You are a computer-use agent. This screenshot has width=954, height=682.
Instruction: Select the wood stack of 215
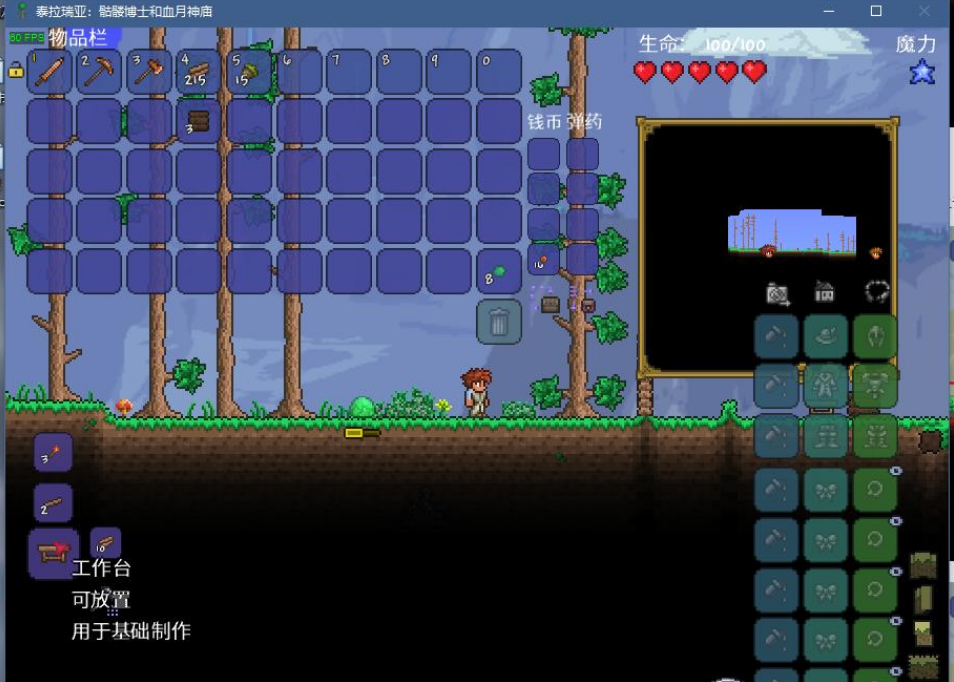click(x=199, y=72)
